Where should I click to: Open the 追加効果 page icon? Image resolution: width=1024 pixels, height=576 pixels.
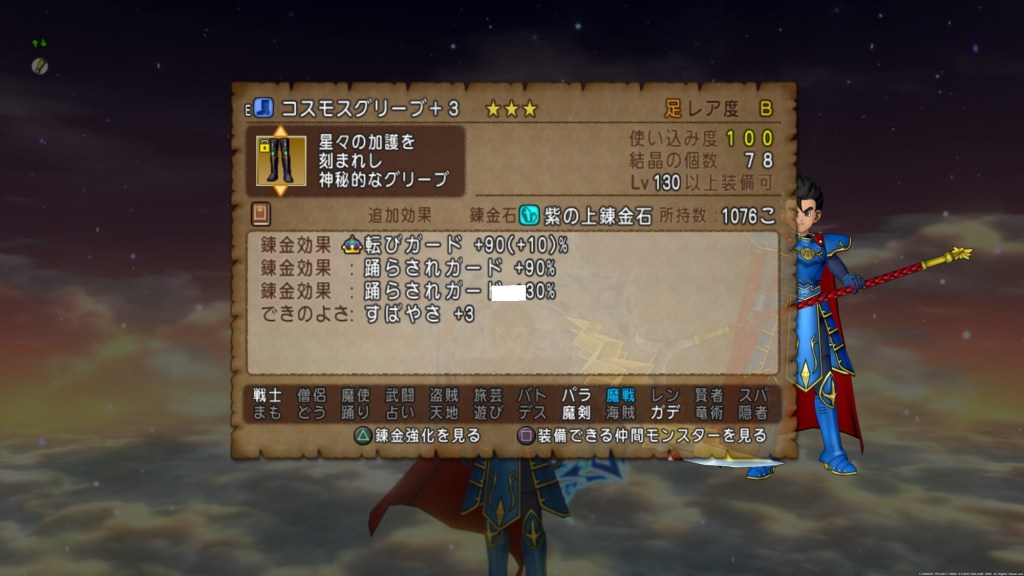pos(261,215)
